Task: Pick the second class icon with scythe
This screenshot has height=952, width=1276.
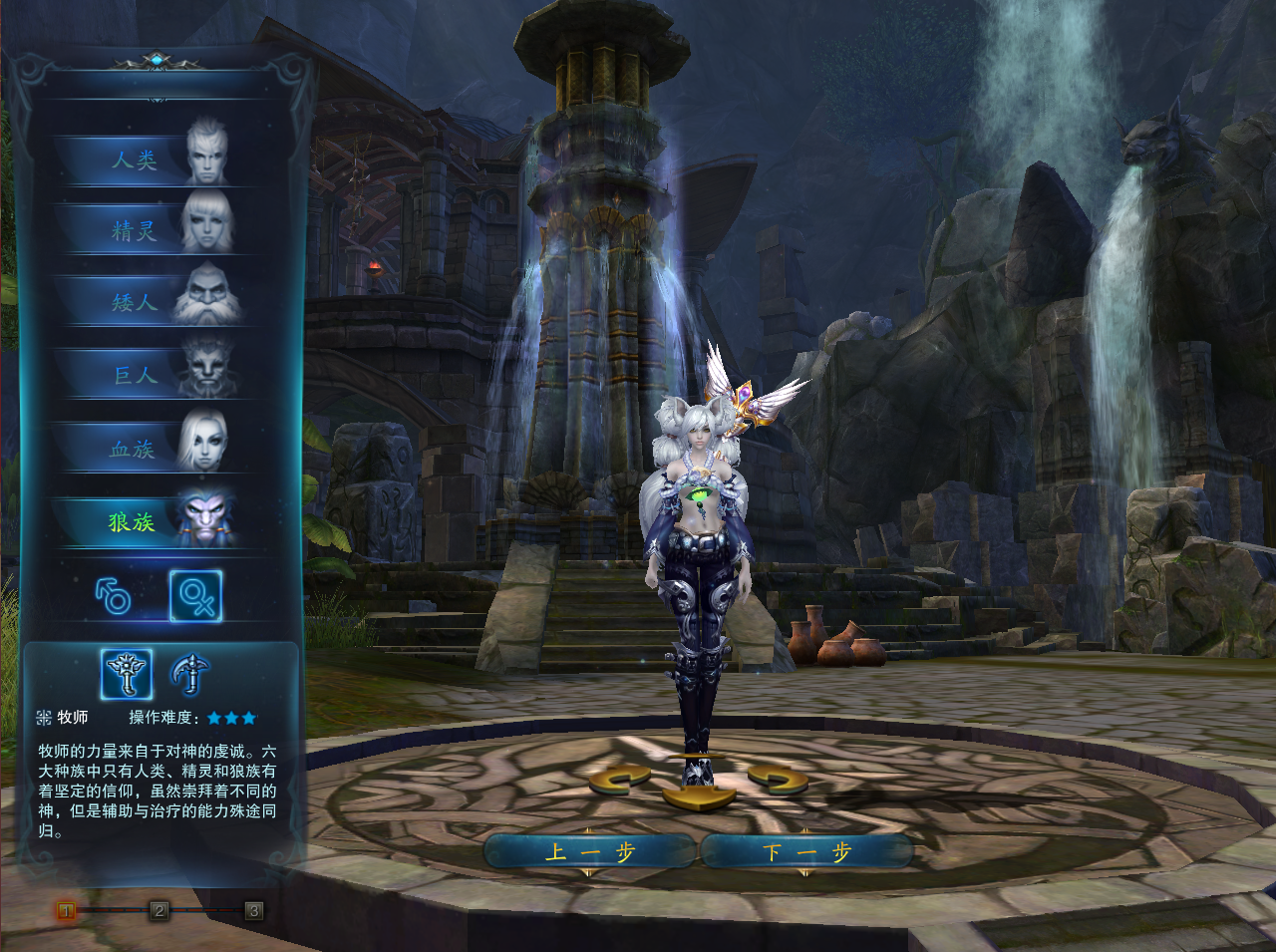Action: [188, 674]
